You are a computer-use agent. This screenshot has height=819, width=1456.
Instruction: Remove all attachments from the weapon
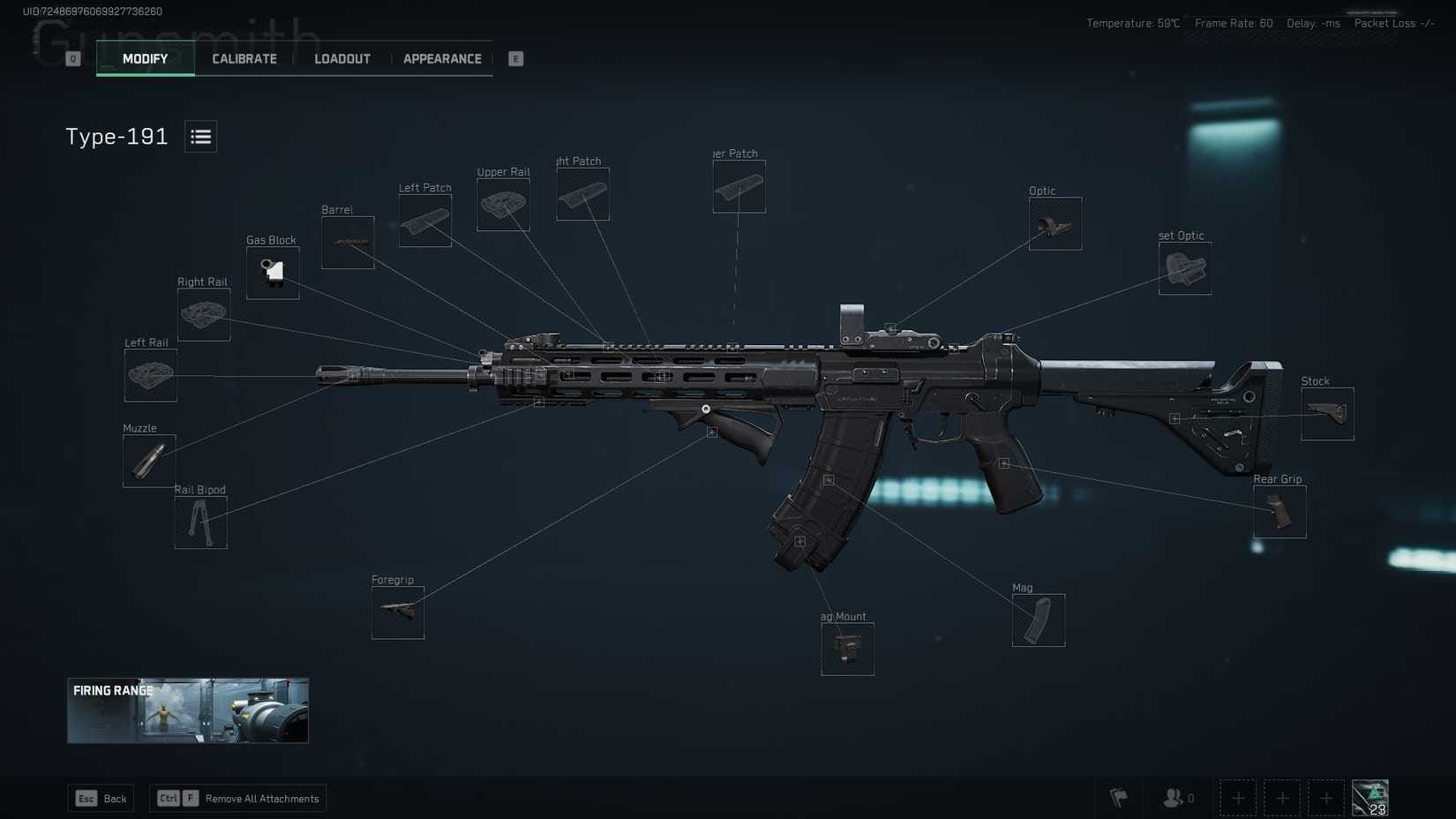pyautogui.click(x=238, y=799)
